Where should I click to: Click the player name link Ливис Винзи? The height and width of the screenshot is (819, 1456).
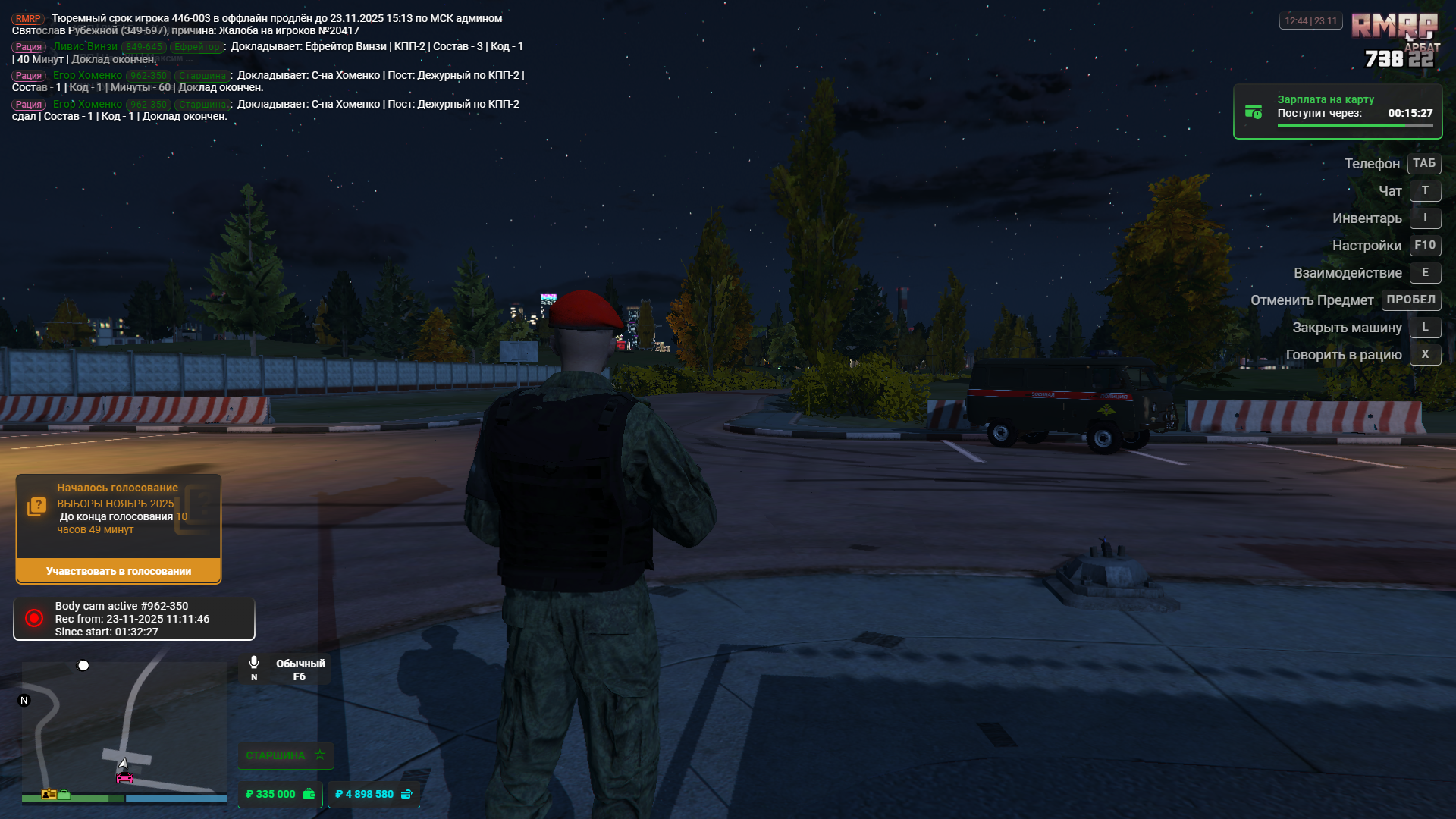point(85,47)
